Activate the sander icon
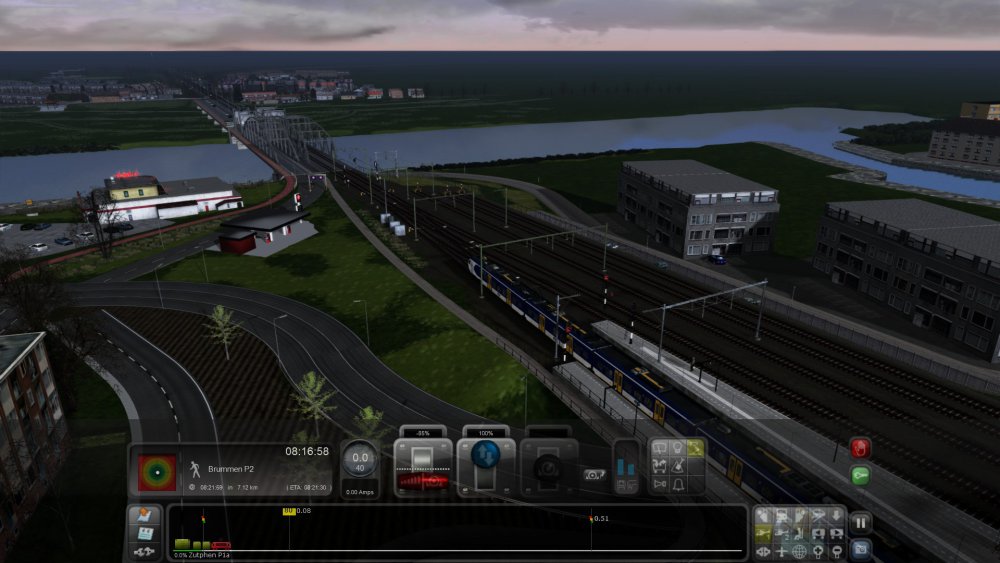This screenshot has width=1000, height=563. [x=675, y=466]
